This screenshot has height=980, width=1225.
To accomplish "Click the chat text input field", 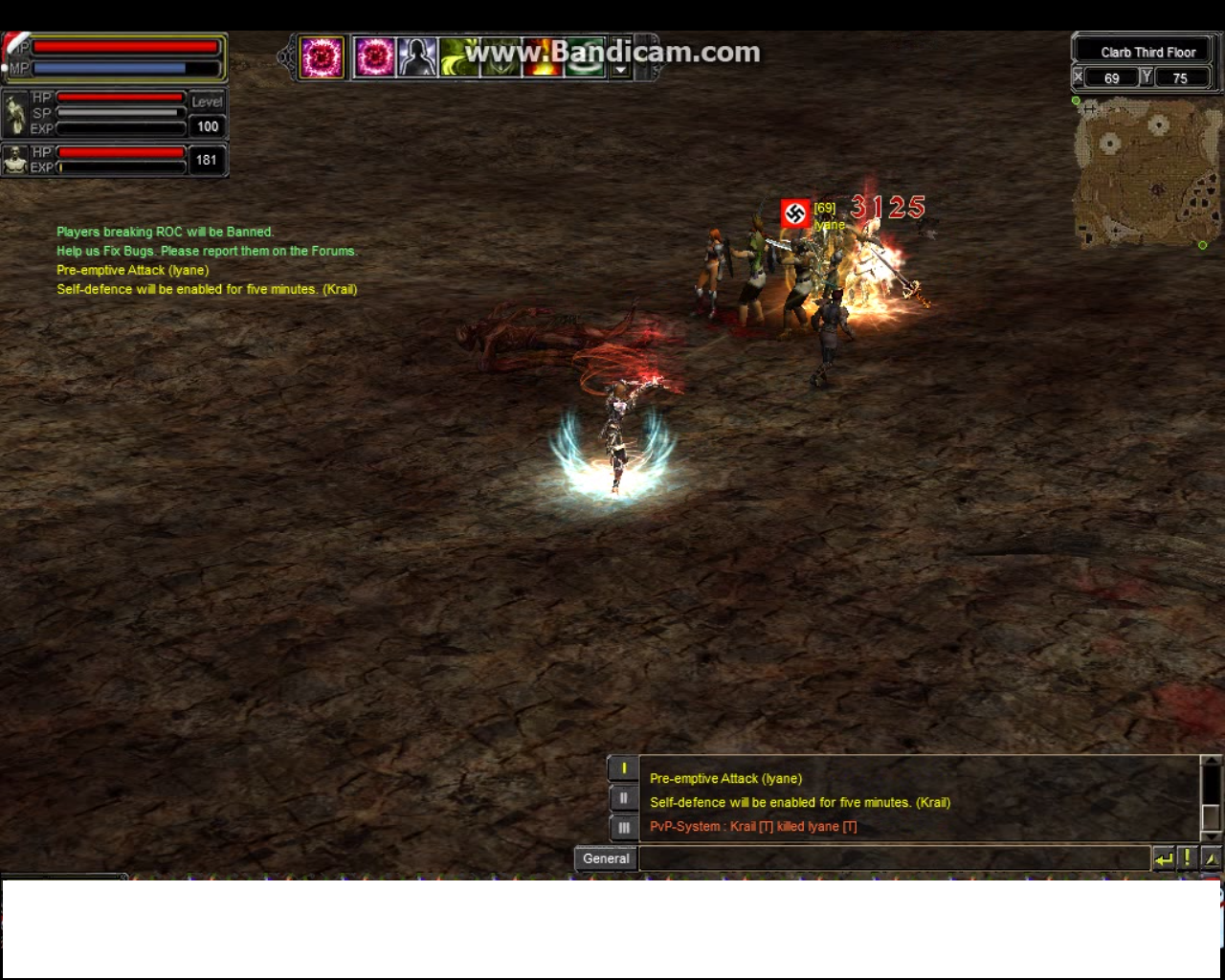I will click(x=894, y=858).
